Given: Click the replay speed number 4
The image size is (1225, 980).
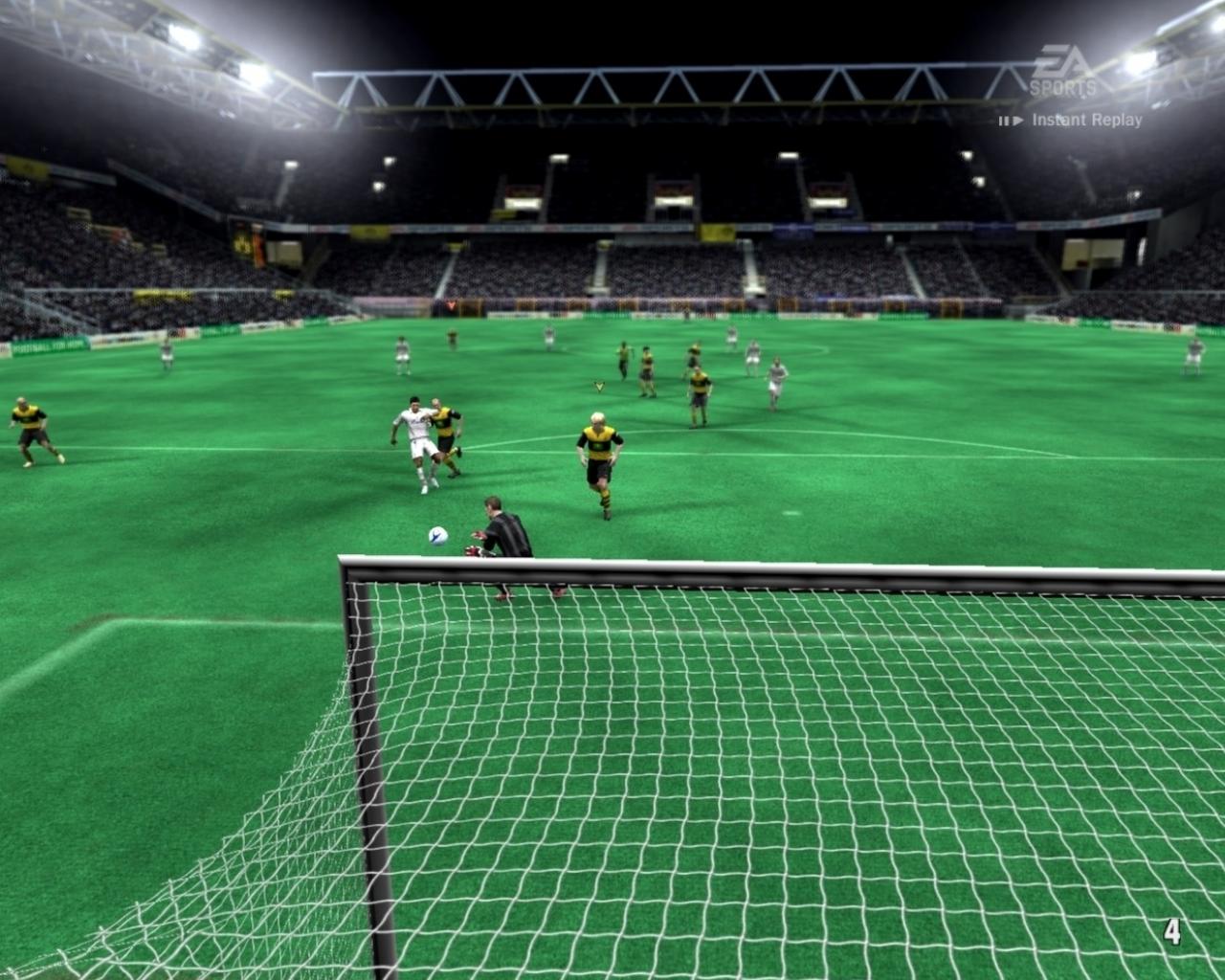Looking at the screenshot, I should 1174,929.
